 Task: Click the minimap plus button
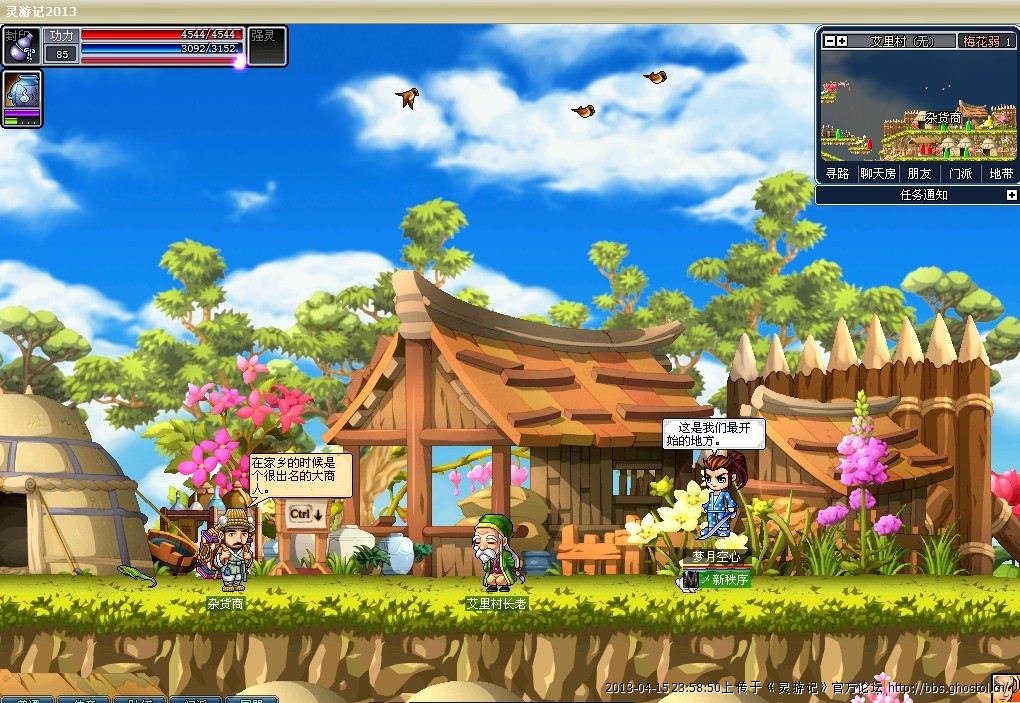point(842,41)
